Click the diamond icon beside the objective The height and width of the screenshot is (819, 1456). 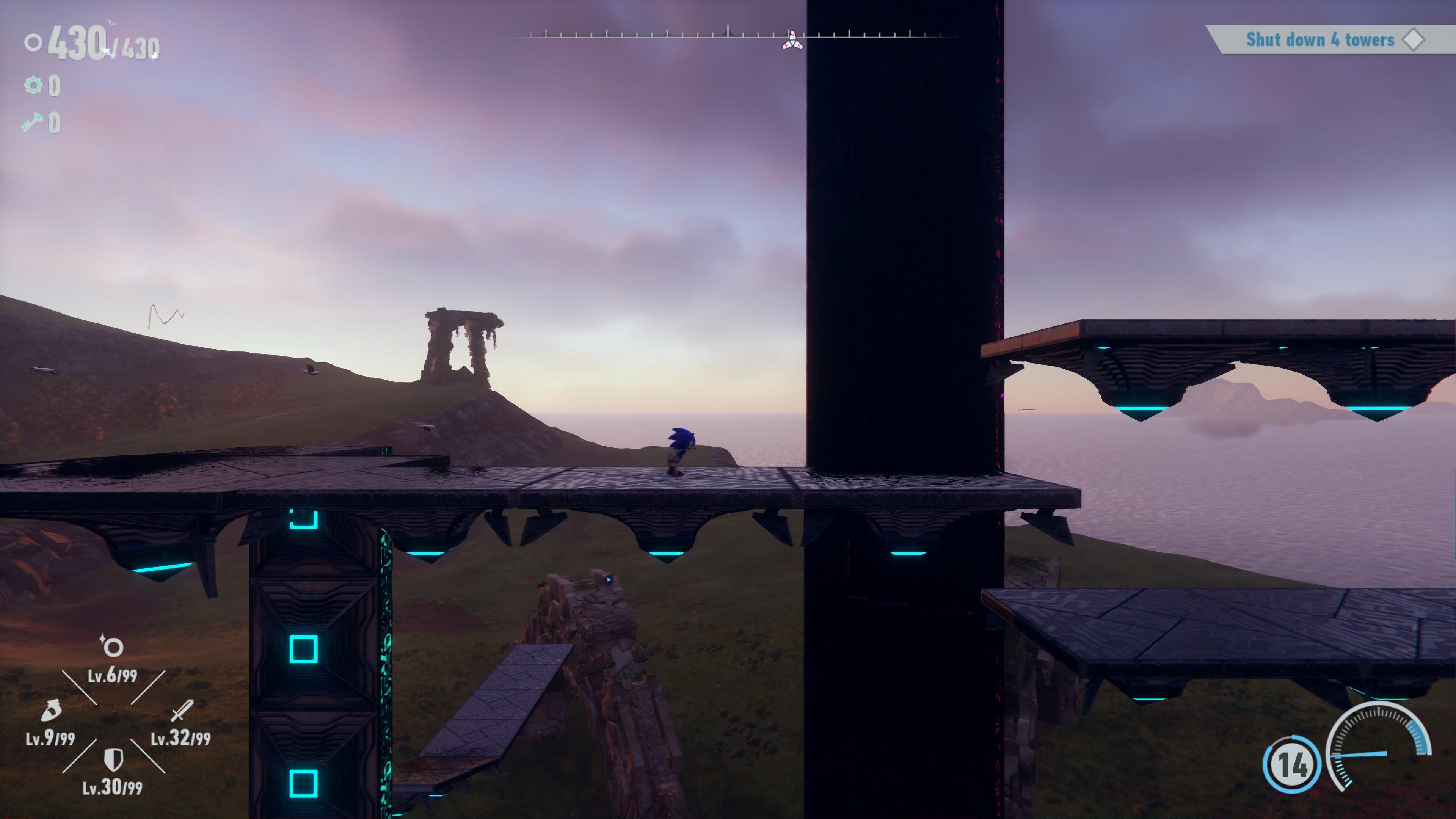[x=1414, y=40]
